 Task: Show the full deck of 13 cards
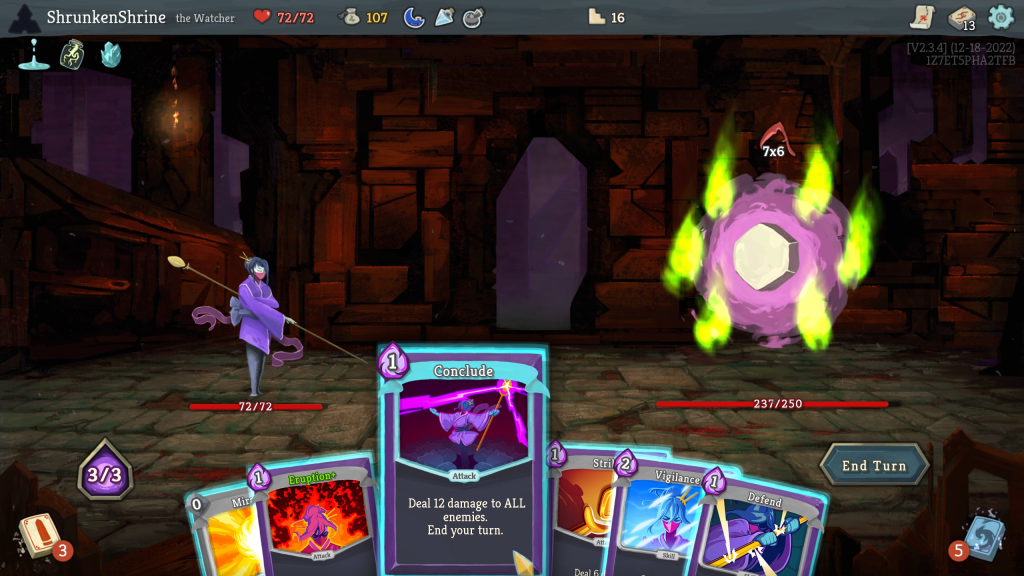(x=961, y=18)
